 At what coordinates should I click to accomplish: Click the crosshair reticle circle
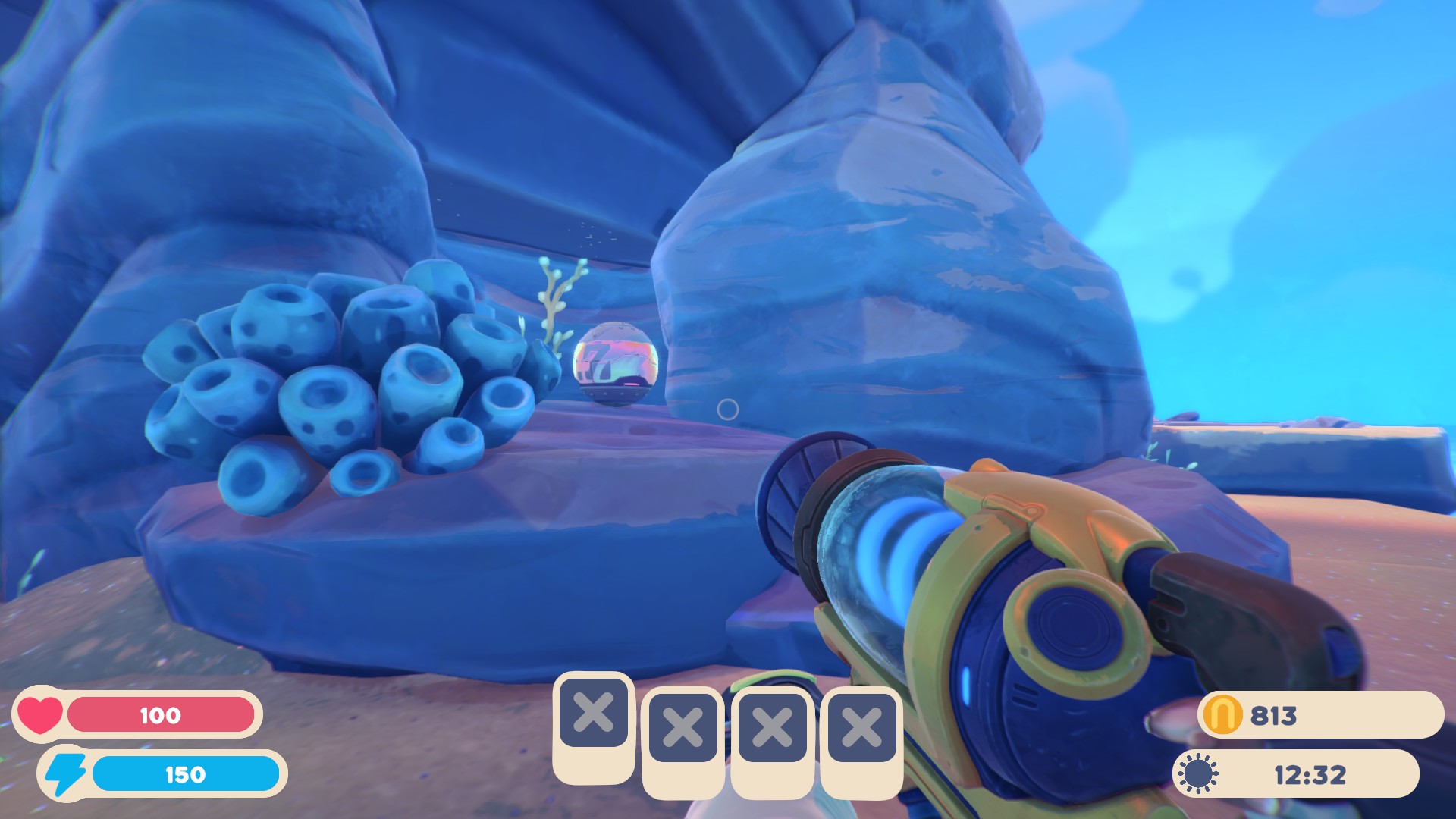(x=729, y=410)
